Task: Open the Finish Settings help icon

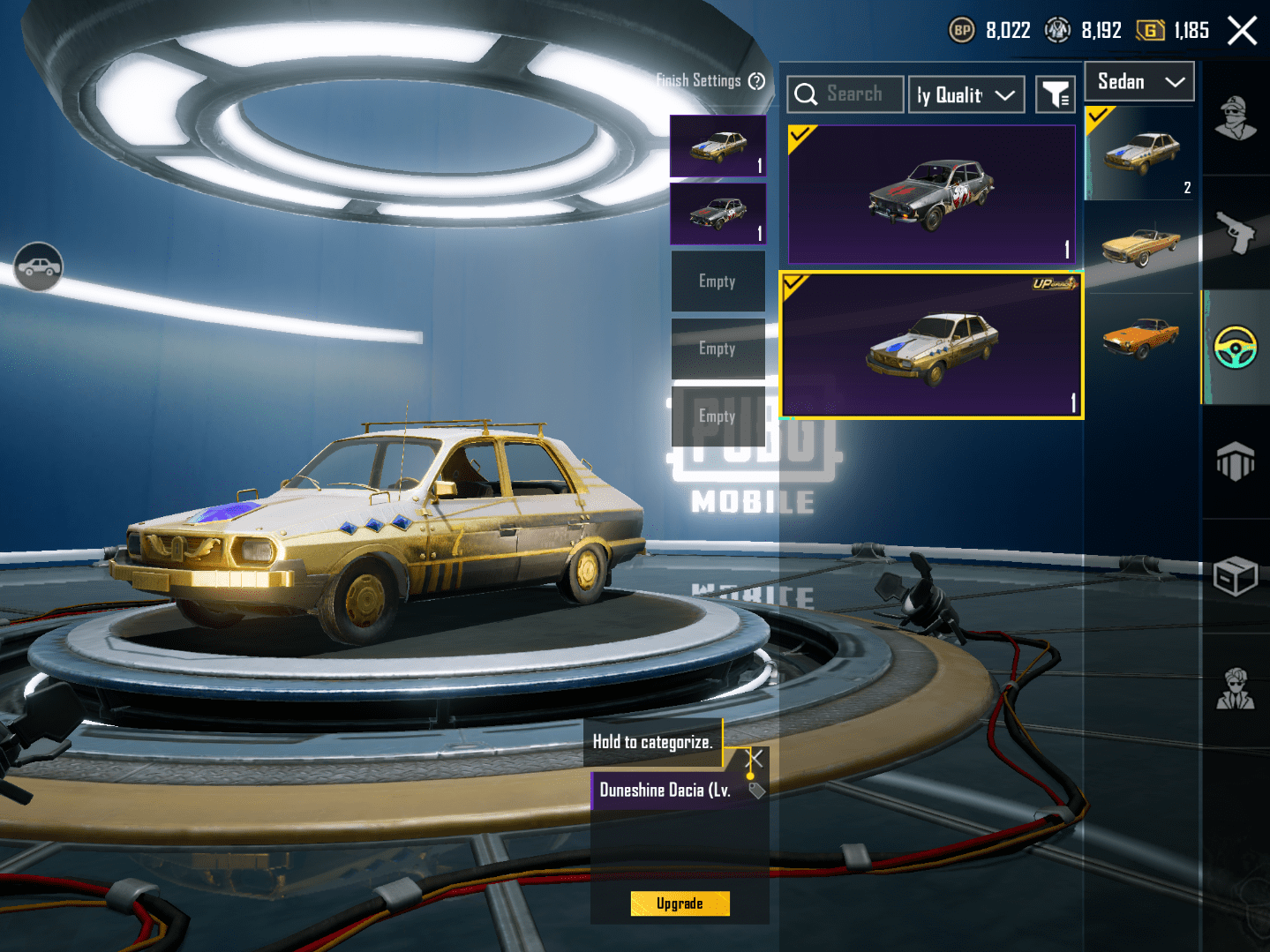Action: point(756,81)
